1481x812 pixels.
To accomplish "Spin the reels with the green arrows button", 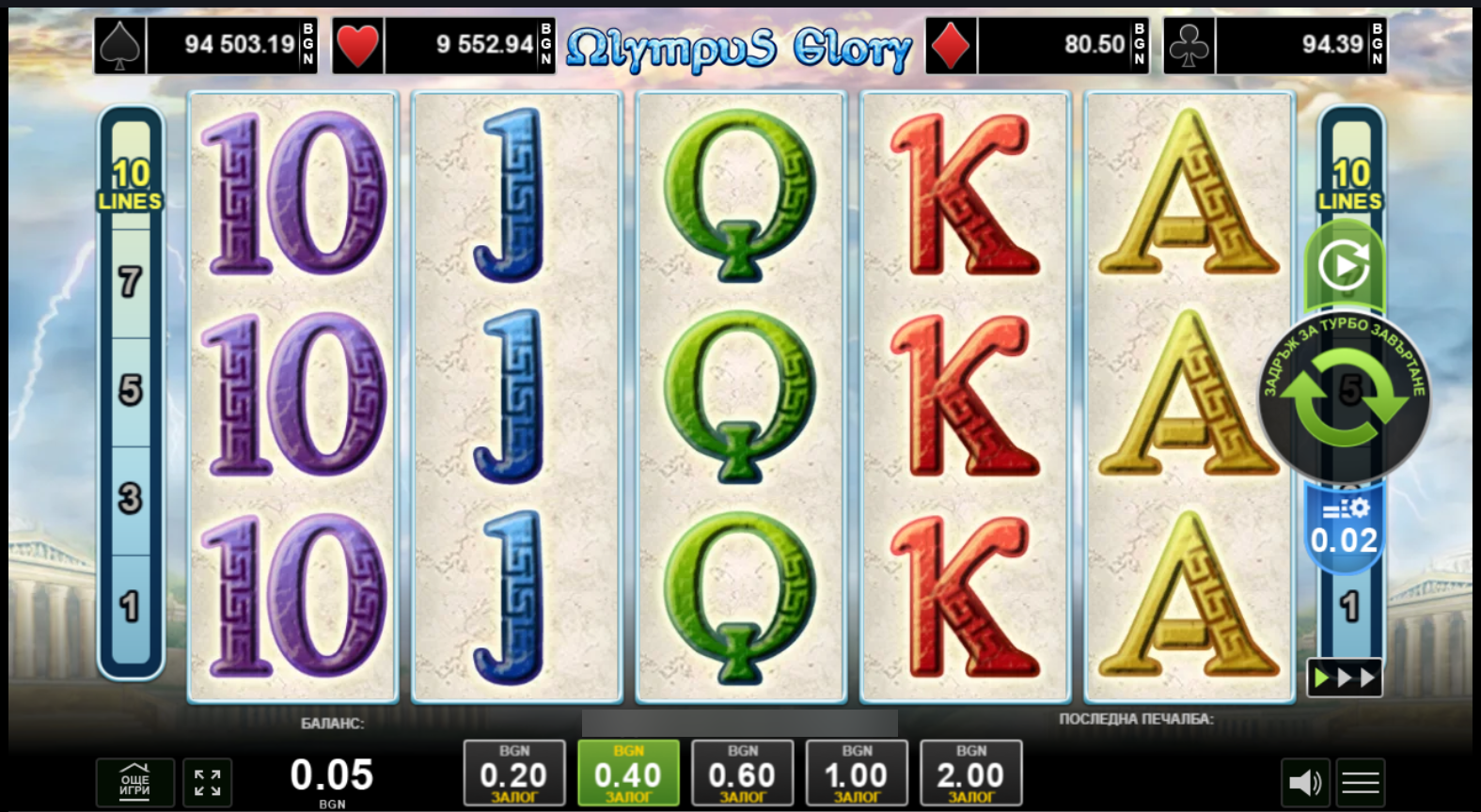I will click(x=1345, y=398).
